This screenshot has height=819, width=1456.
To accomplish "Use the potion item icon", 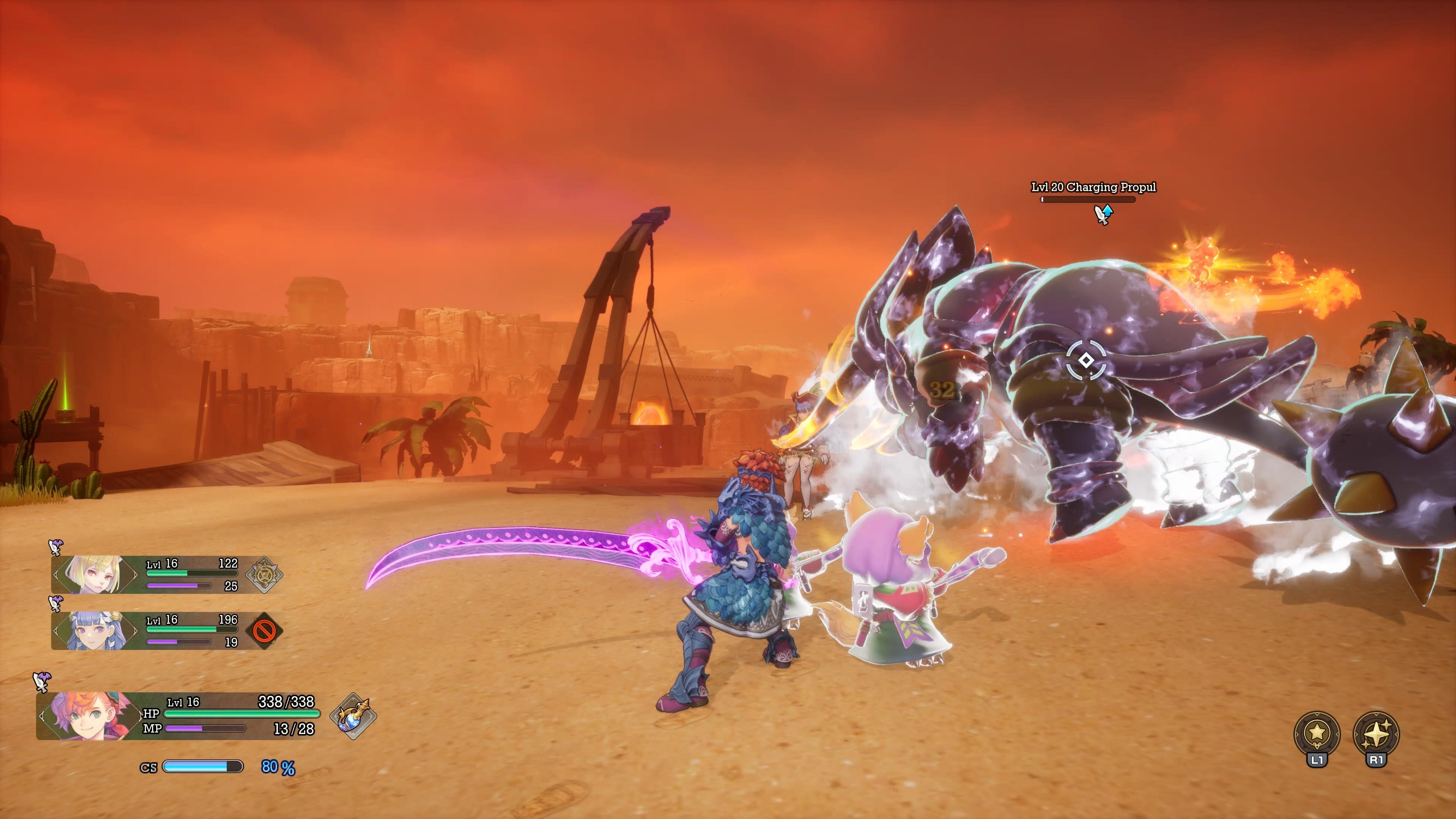I will (x=353, y=716).
